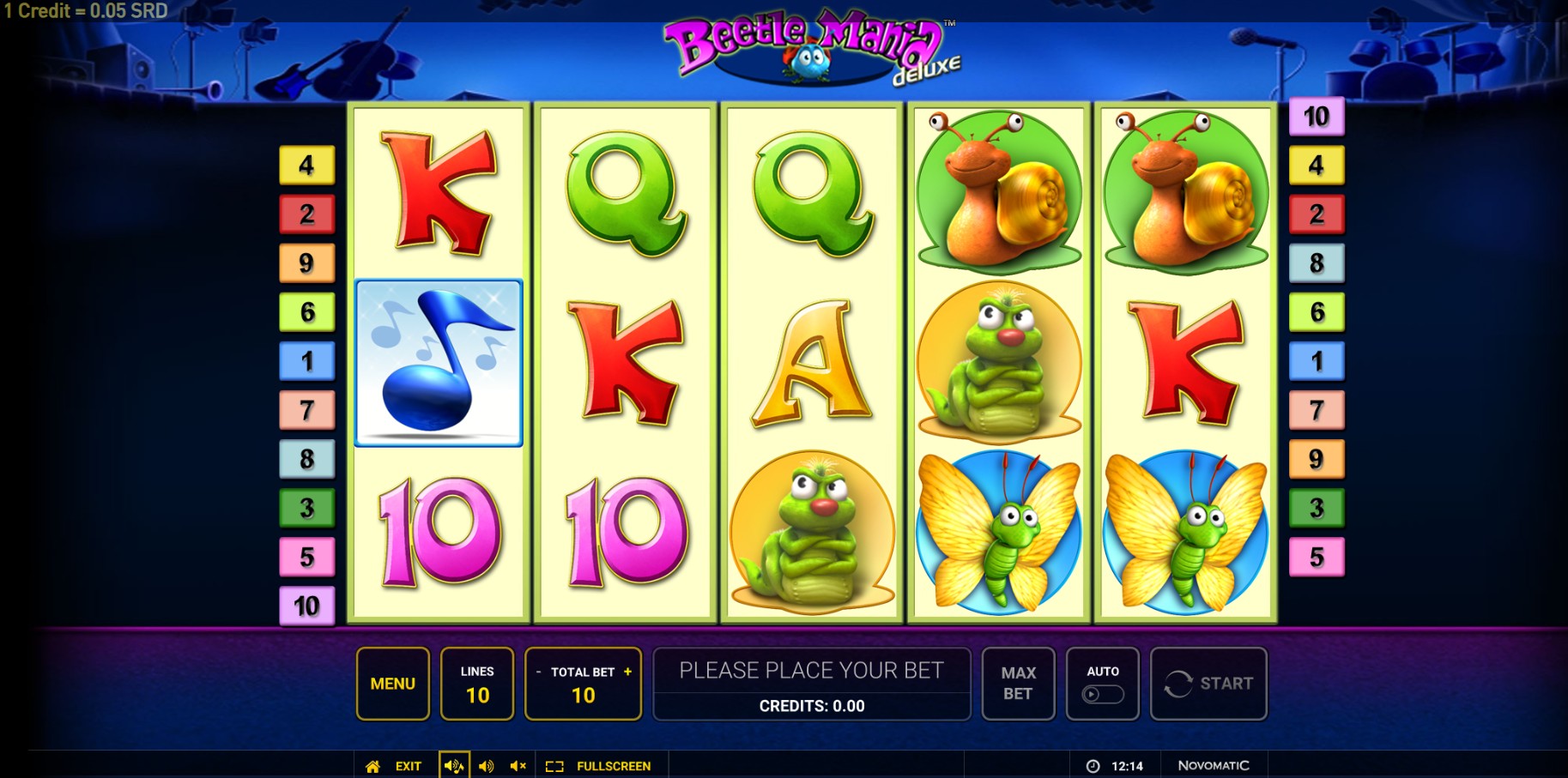Screen dimensions: 1568x778
Task: Toggle the AUTO spin switch
Action: coord(1103,694)
